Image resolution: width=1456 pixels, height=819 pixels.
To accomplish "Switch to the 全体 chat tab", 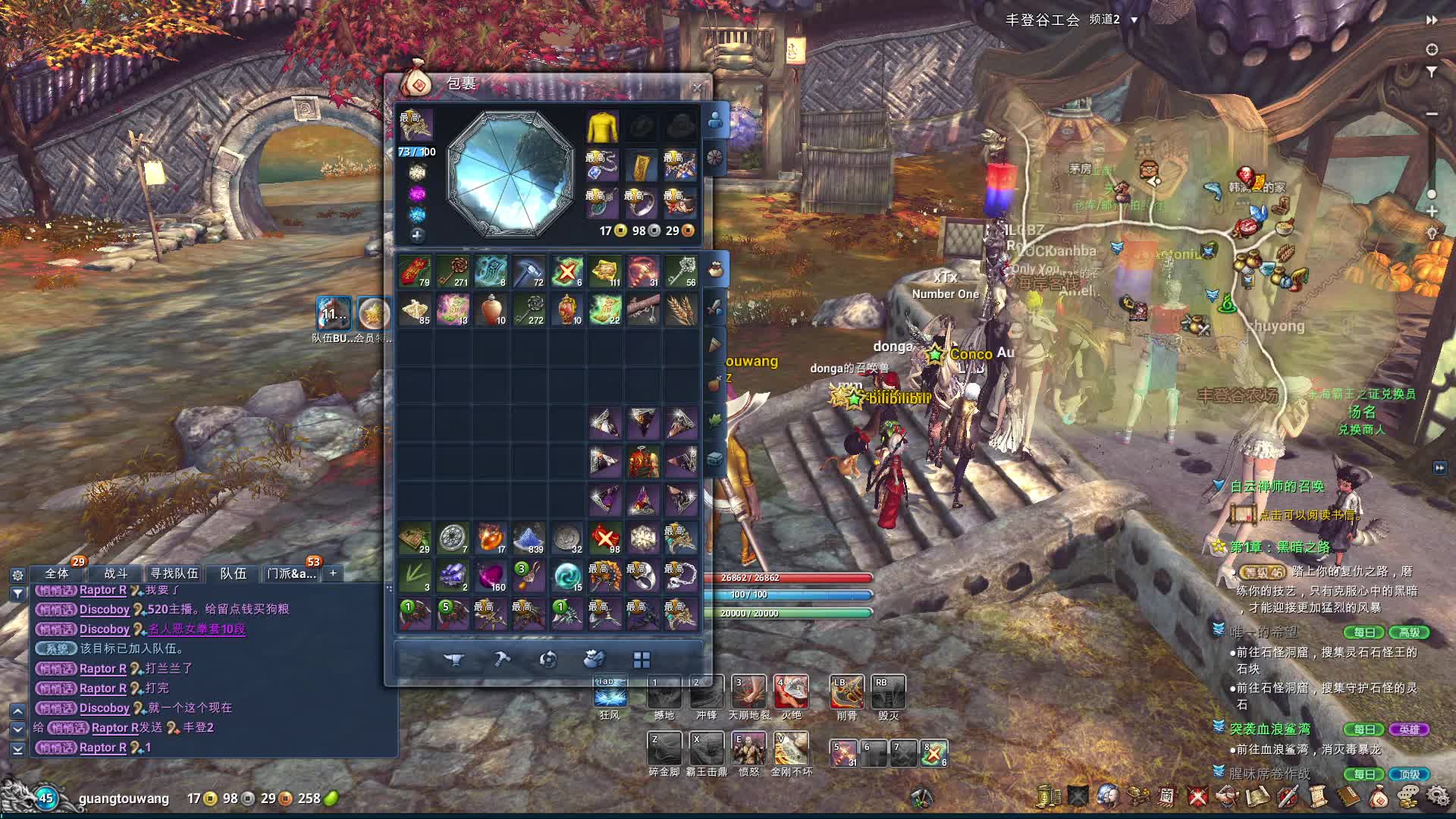I will tap(57, 573).
